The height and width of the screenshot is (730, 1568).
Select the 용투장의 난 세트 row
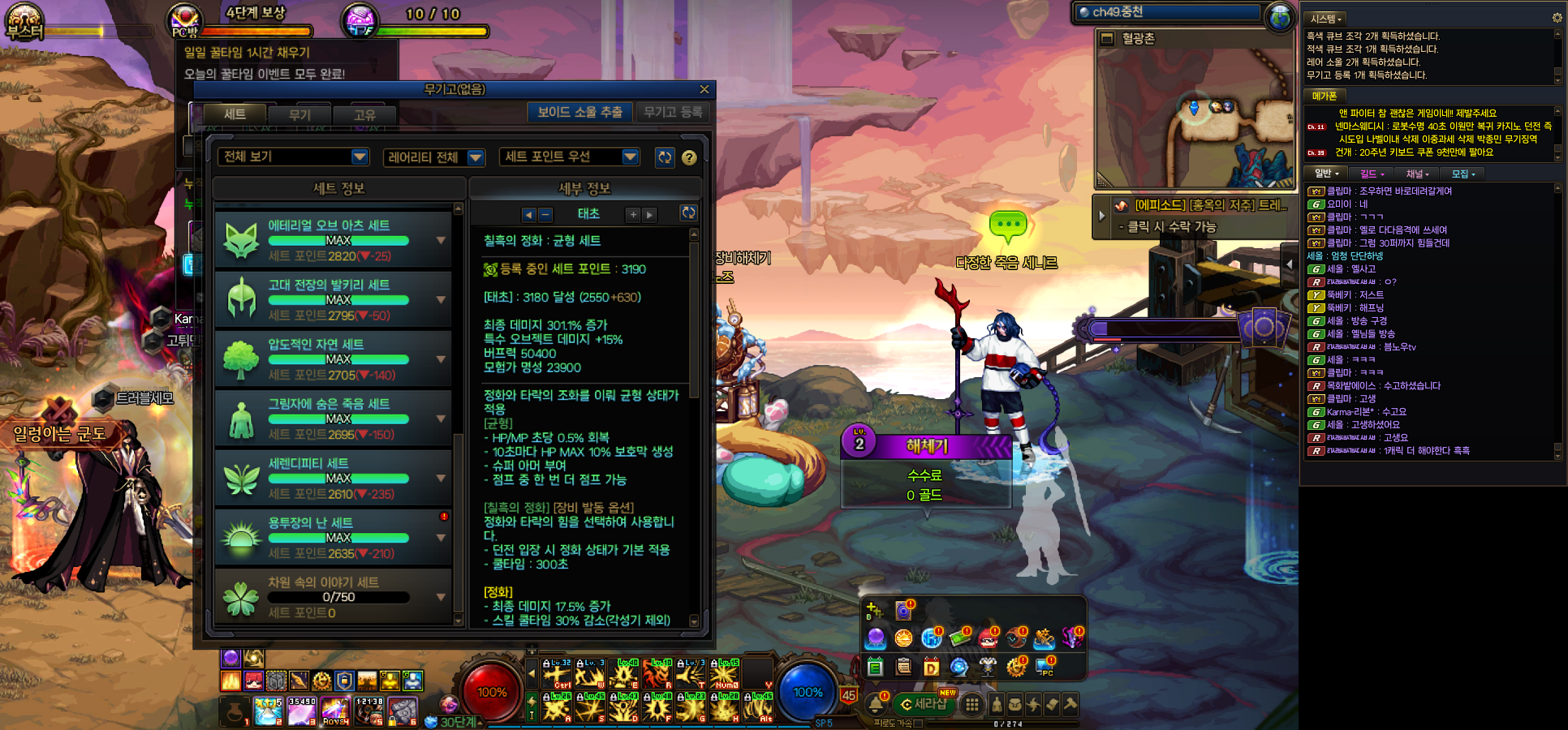(x=334, y=538)
